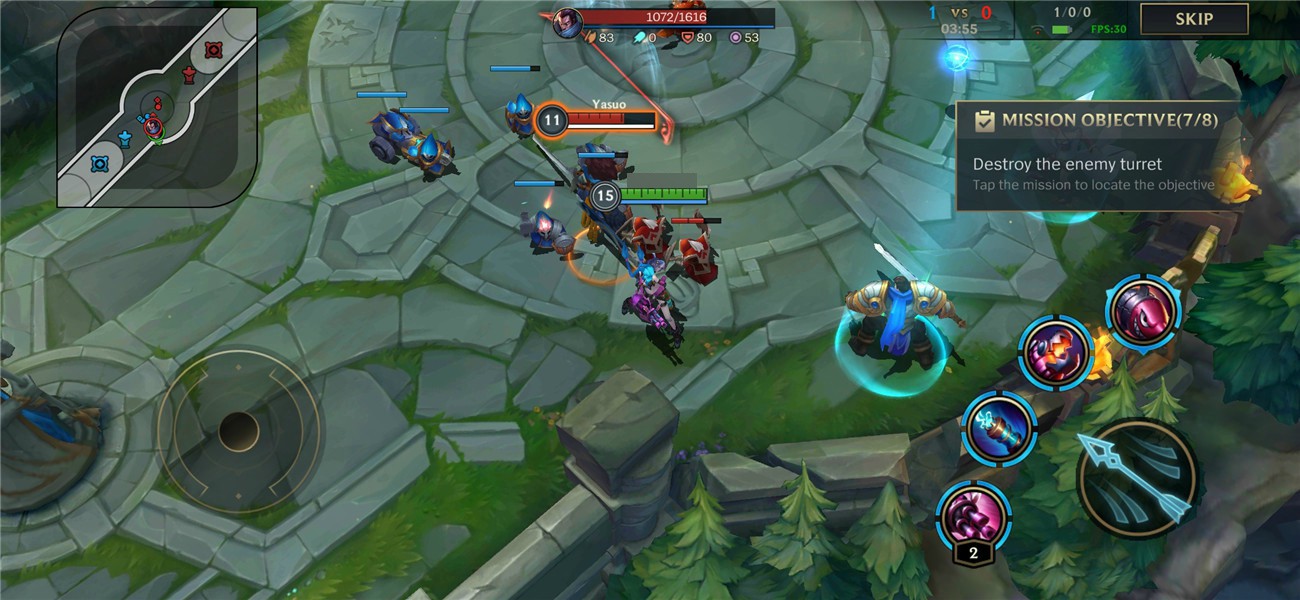Image resolution: width=1300 pixels, height=600 pixels.
Task: Tap the virtual movement joystick
Action: (x=238, y=431)
